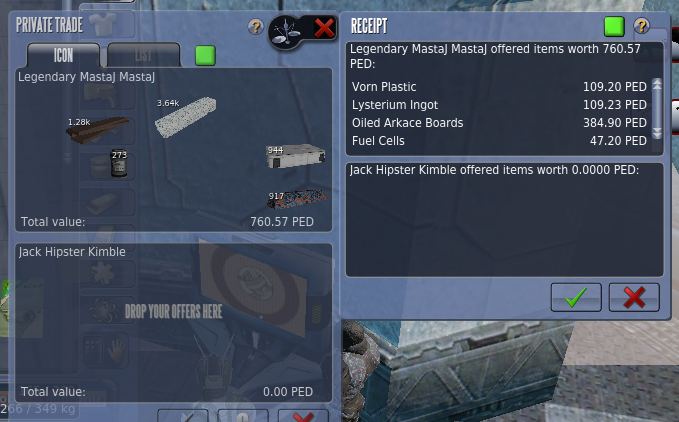Cancel the receipt with the red X
Viewport: 679px width, 422px height.
pyautogui.click(x=634, y=296)
